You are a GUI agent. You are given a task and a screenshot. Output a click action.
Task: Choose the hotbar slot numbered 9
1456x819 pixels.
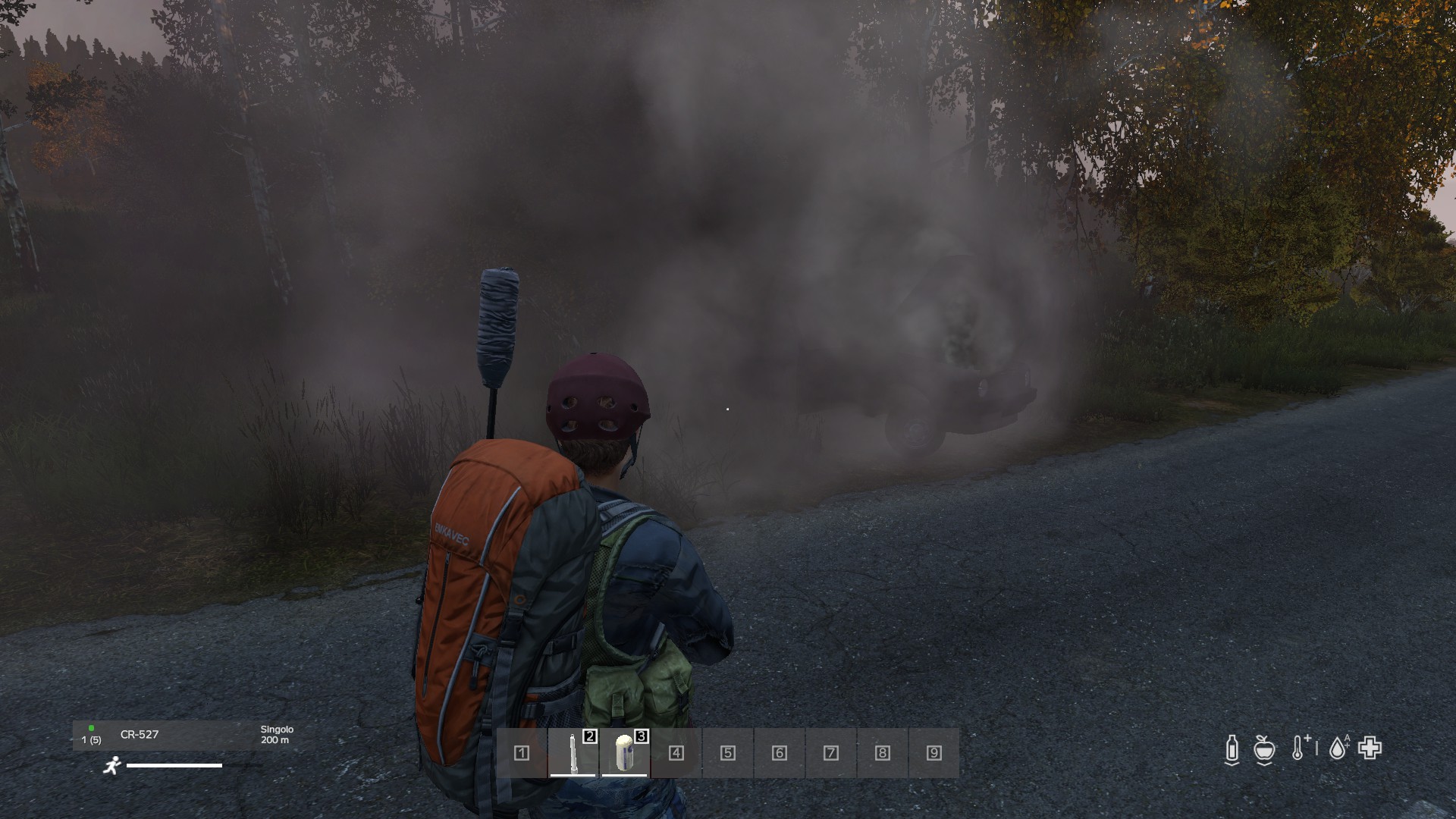tap(934, 752)
